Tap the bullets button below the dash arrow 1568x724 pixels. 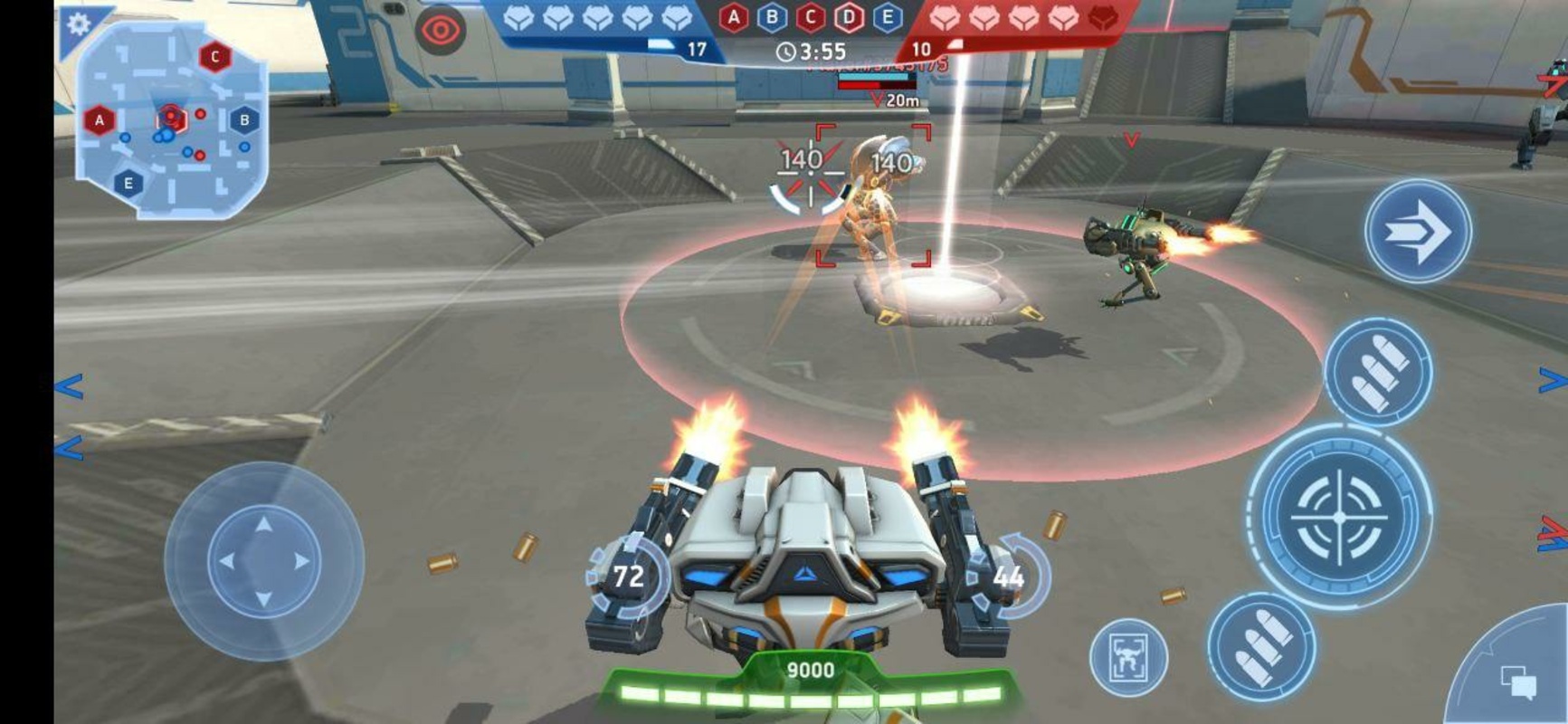(1377, 372)
